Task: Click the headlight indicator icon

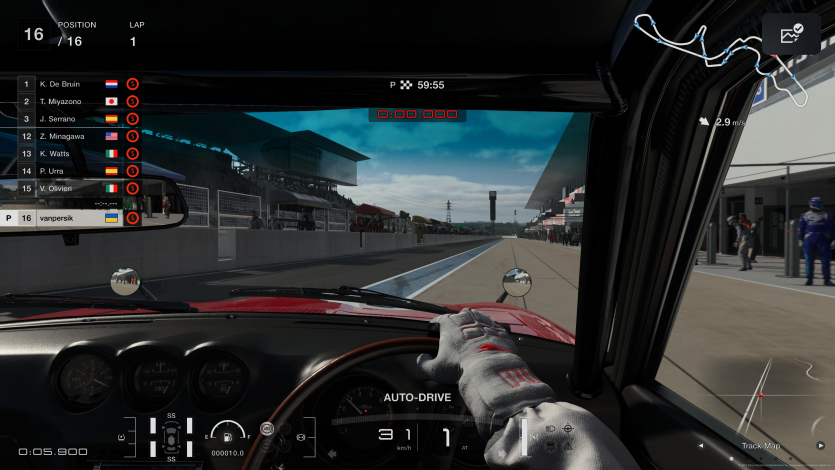Action: point(550,428)
